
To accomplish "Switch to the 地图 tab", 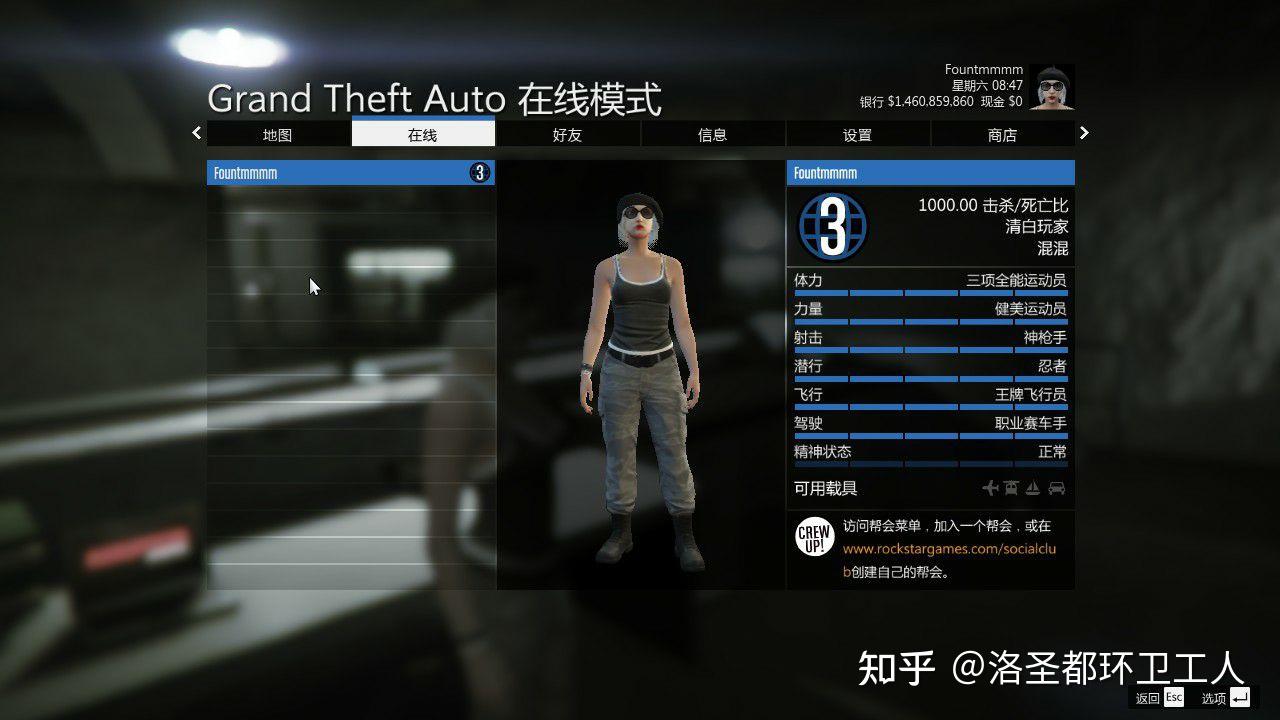I will pos(277,134).
